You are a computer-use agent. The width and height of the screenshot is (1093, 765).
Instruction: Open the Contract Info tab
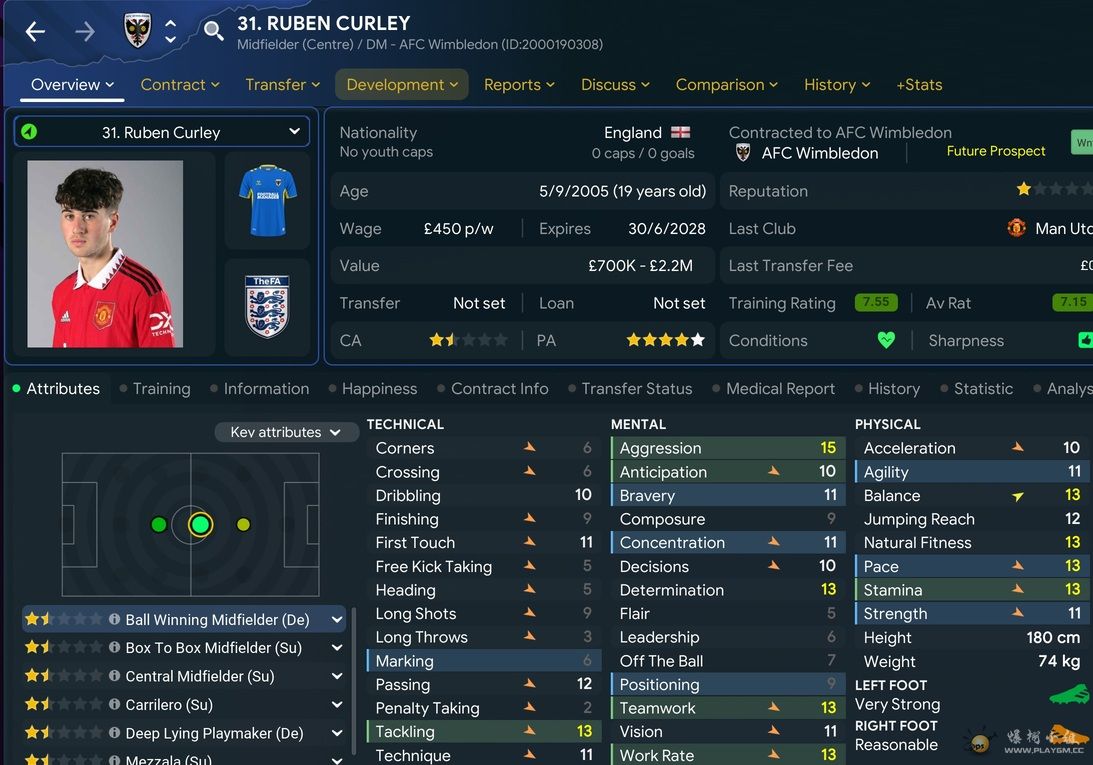499,389
